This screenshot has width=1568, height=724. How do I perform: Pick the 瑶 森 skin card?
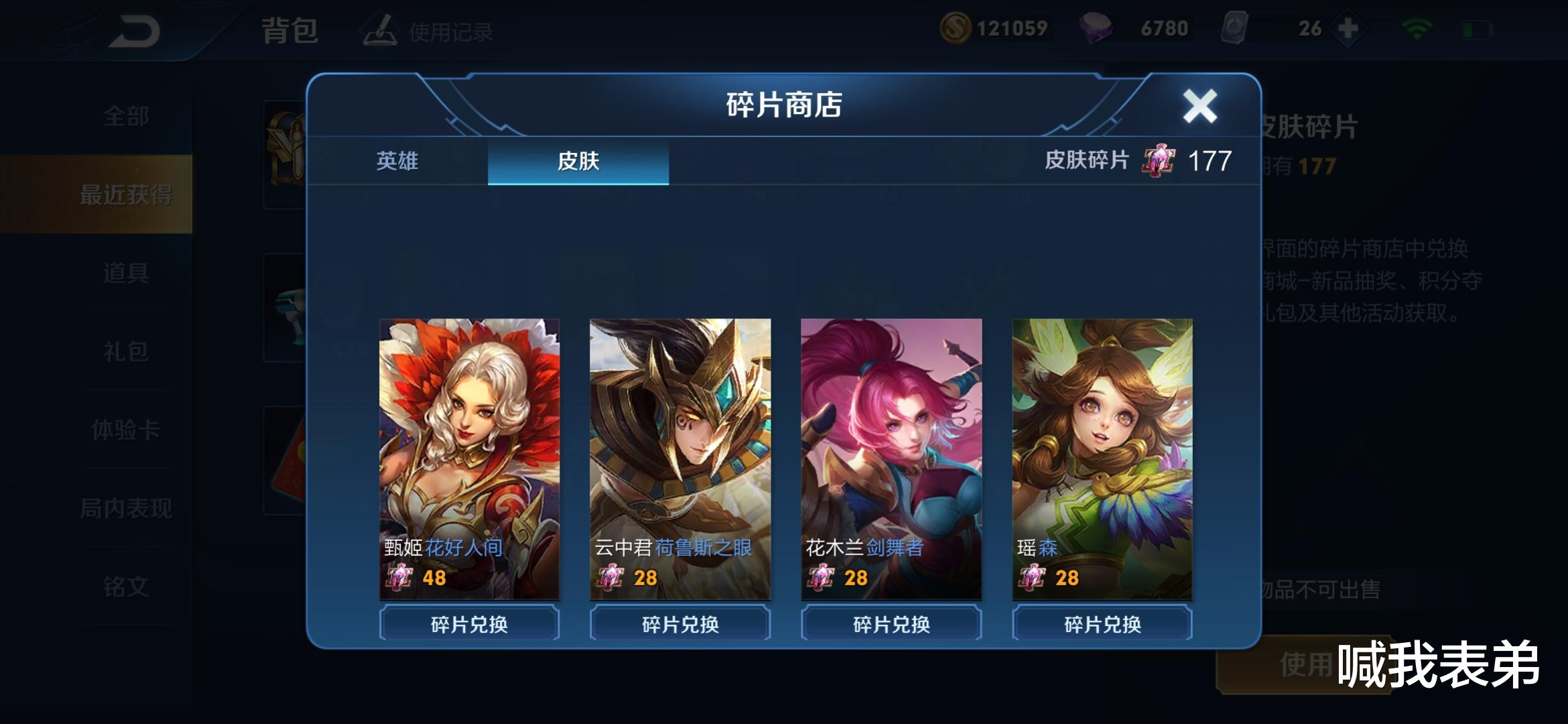pos(1102,456)
